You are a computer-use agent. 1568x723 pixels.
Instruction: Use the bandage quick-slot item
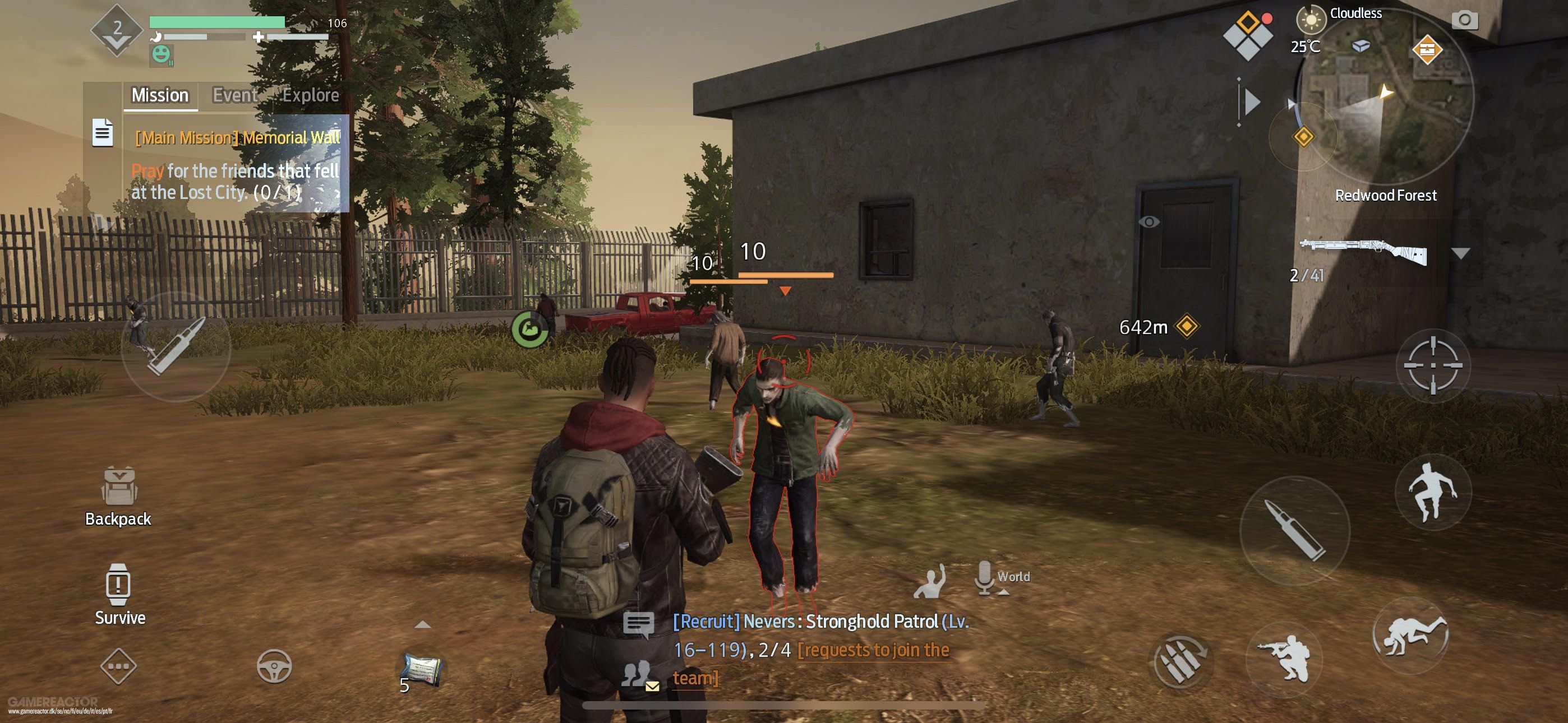coord(421,670)
